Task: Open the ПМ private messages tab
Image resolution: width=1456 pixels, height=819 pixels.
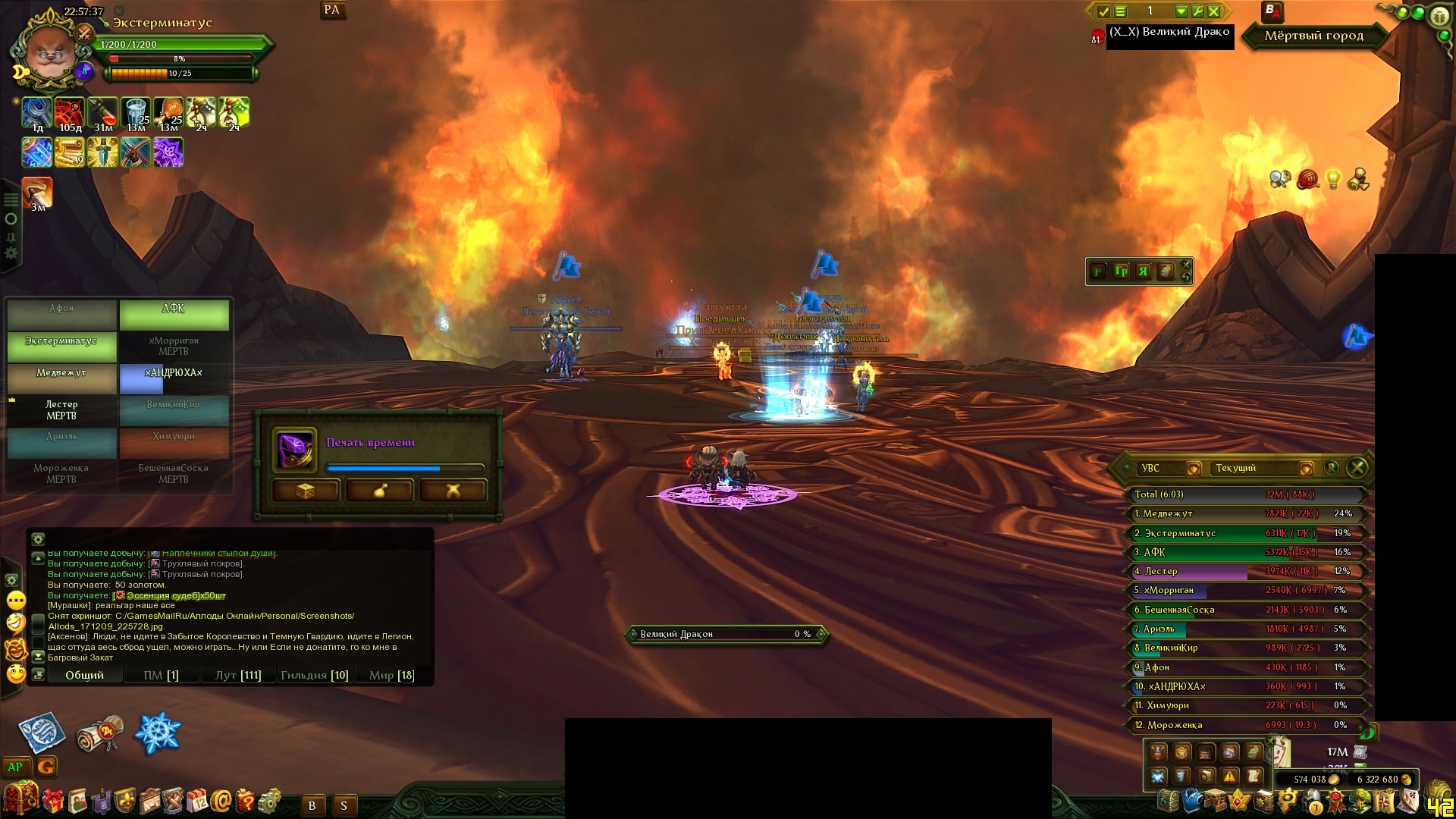Action: point(161,675)
